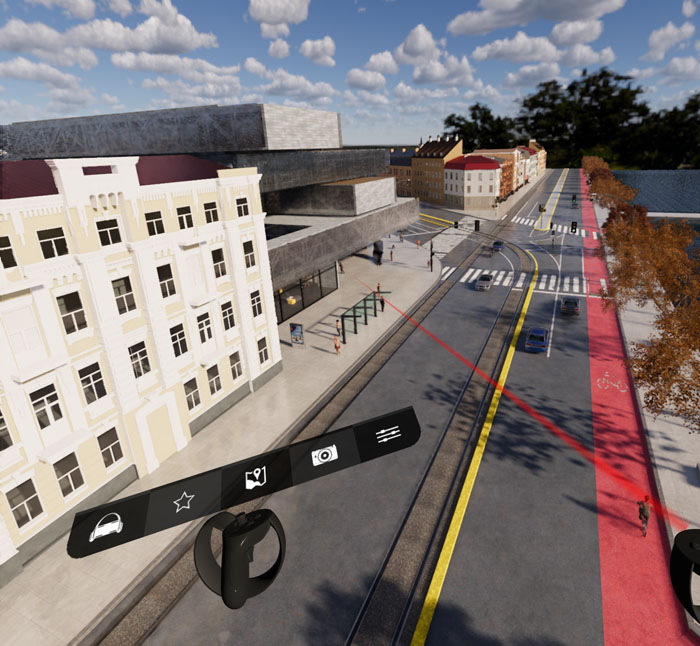Open the map location pin tool

click(255, 479)
